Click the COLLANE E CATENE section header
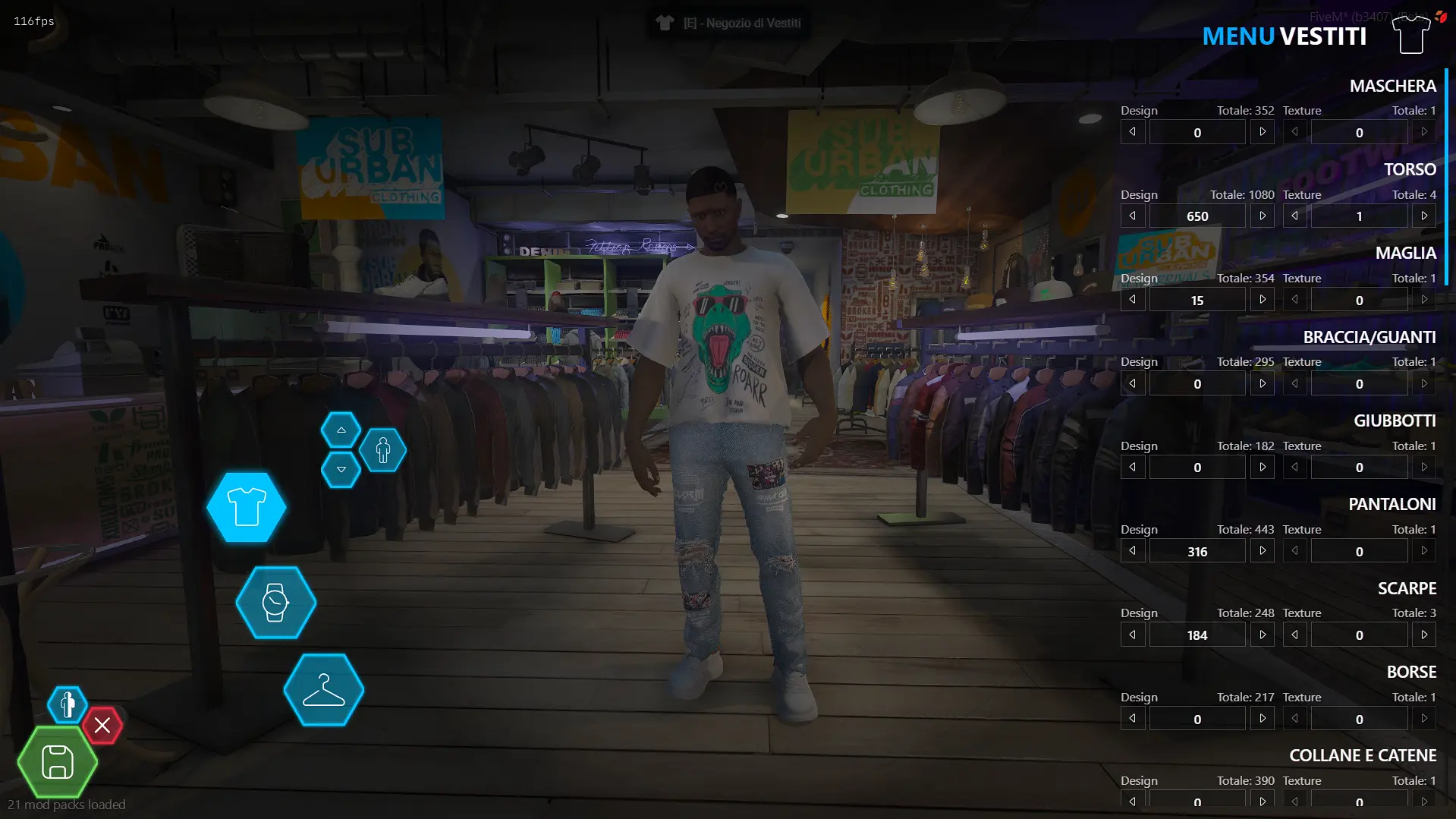This screenshot has height=819, width=1456. tap(1362, 755)
